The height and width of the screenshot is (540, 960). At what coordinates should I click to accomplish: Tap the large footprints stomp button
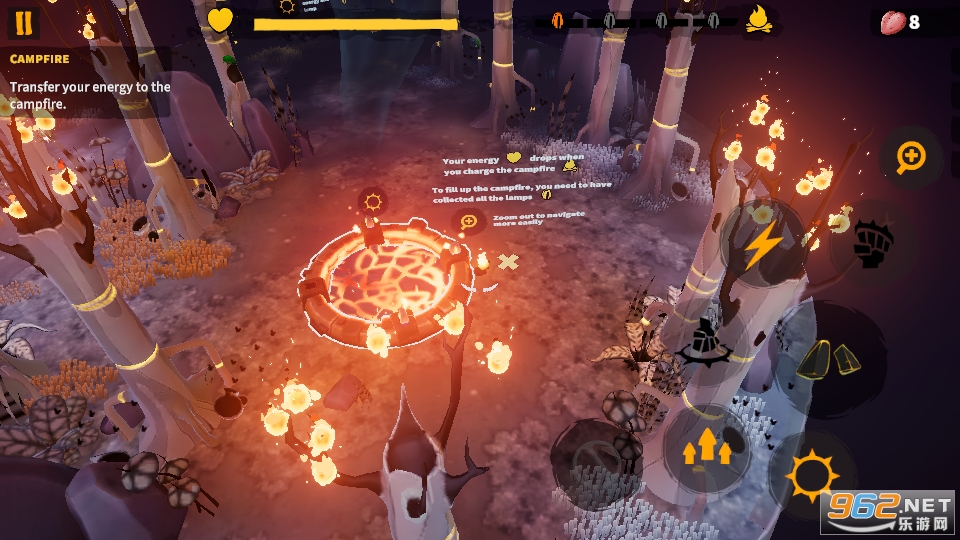pos(828,358)
